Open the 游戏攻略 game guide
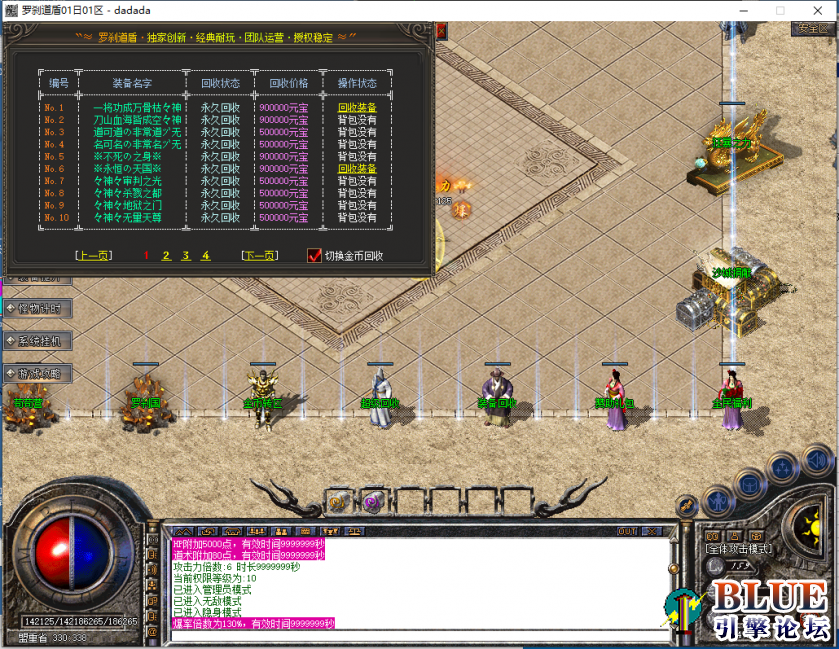This screenshot has width=839, height=649. 38,373
